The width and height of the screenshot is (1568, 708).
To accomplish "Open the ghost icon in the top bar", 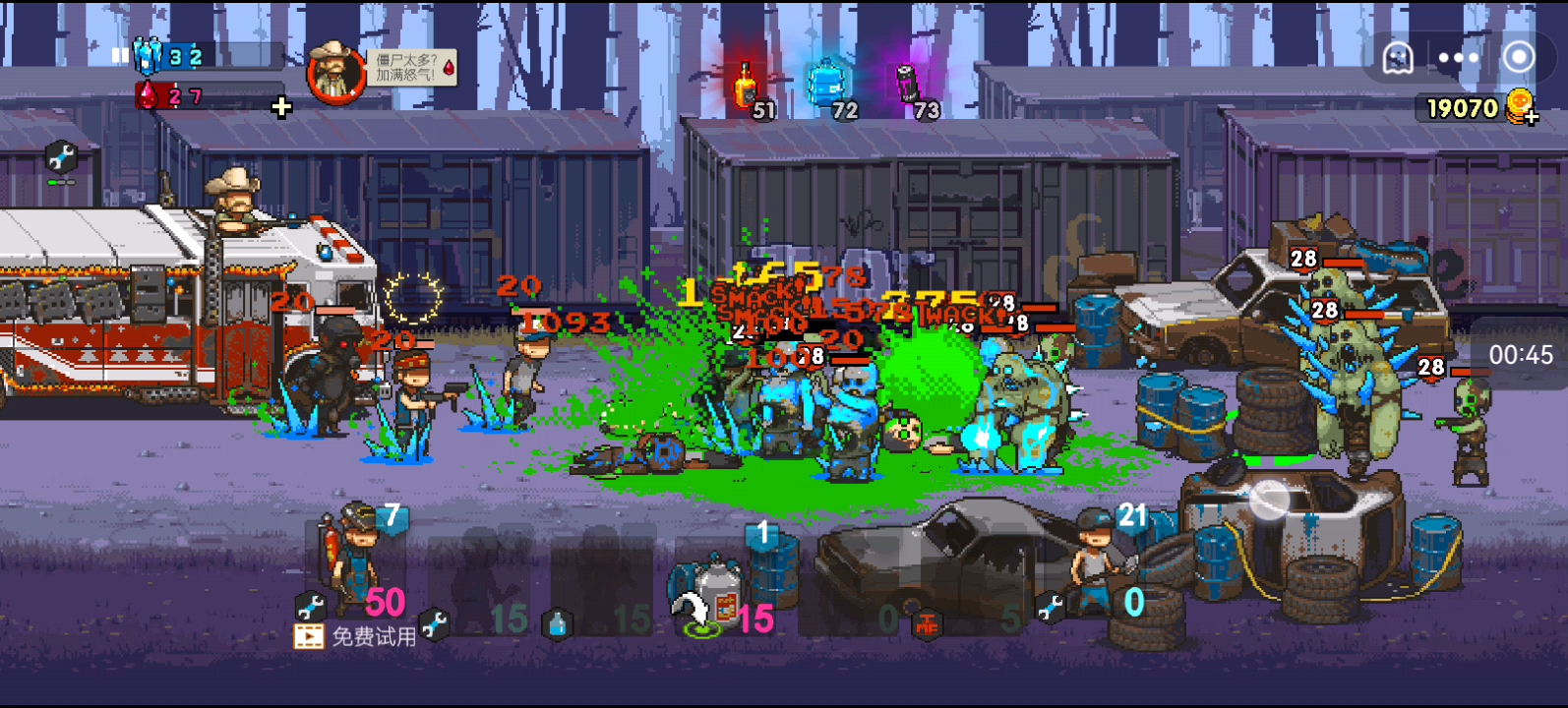I will pyautogui.click(x=1398, y=58).
